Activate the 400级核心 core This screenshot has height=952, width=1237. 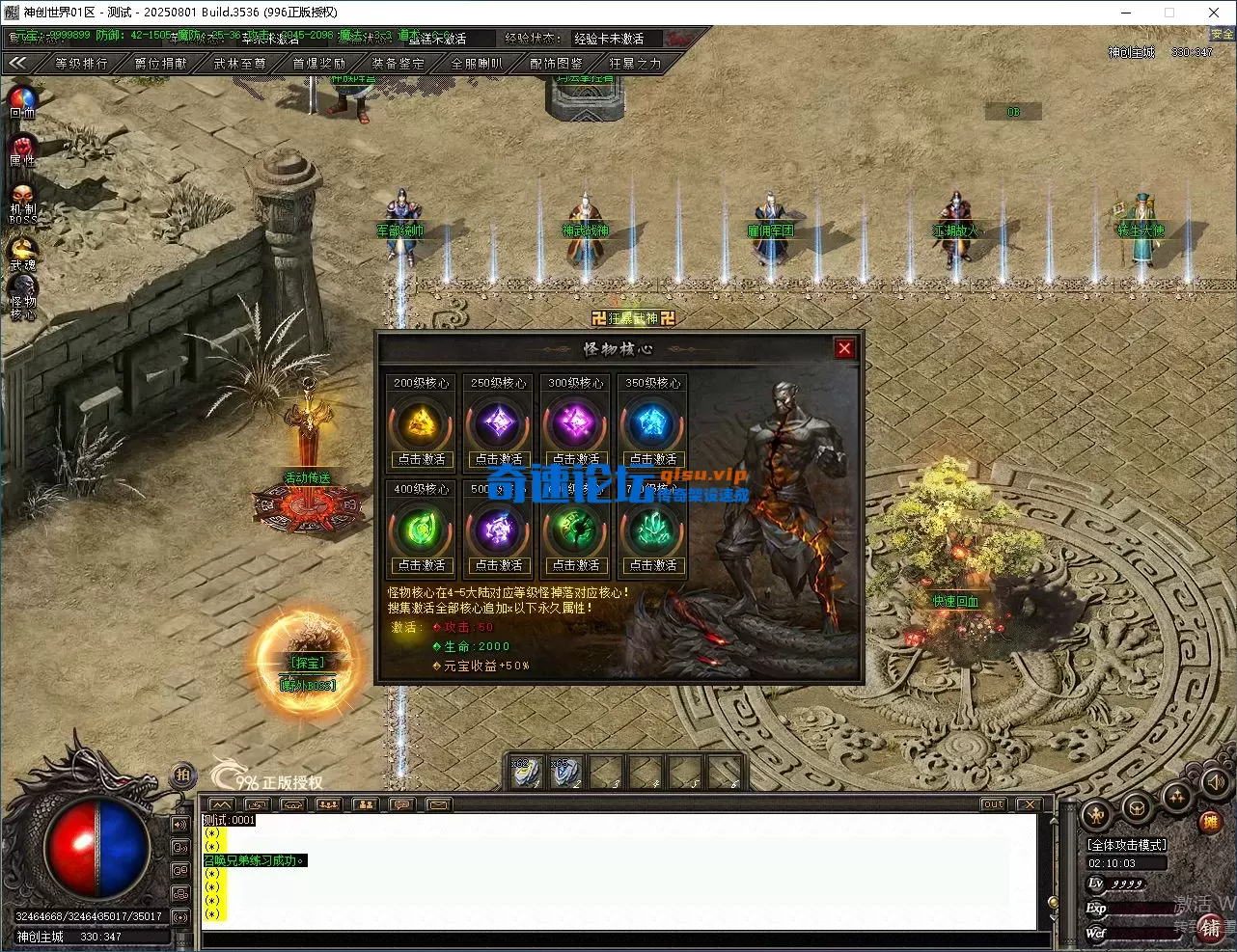(422, 565)
